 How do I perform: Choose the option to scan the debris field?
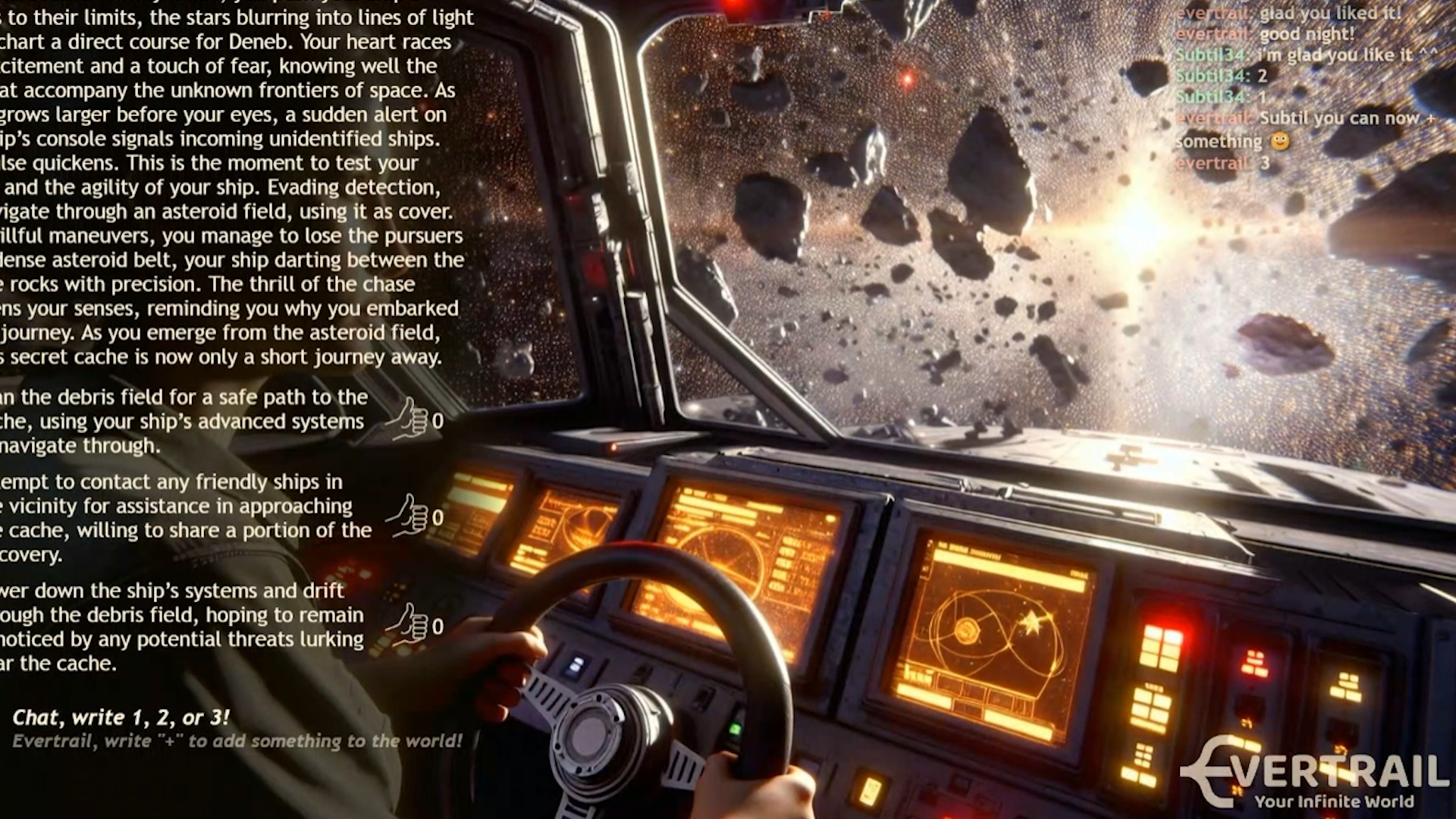(182, 421)
